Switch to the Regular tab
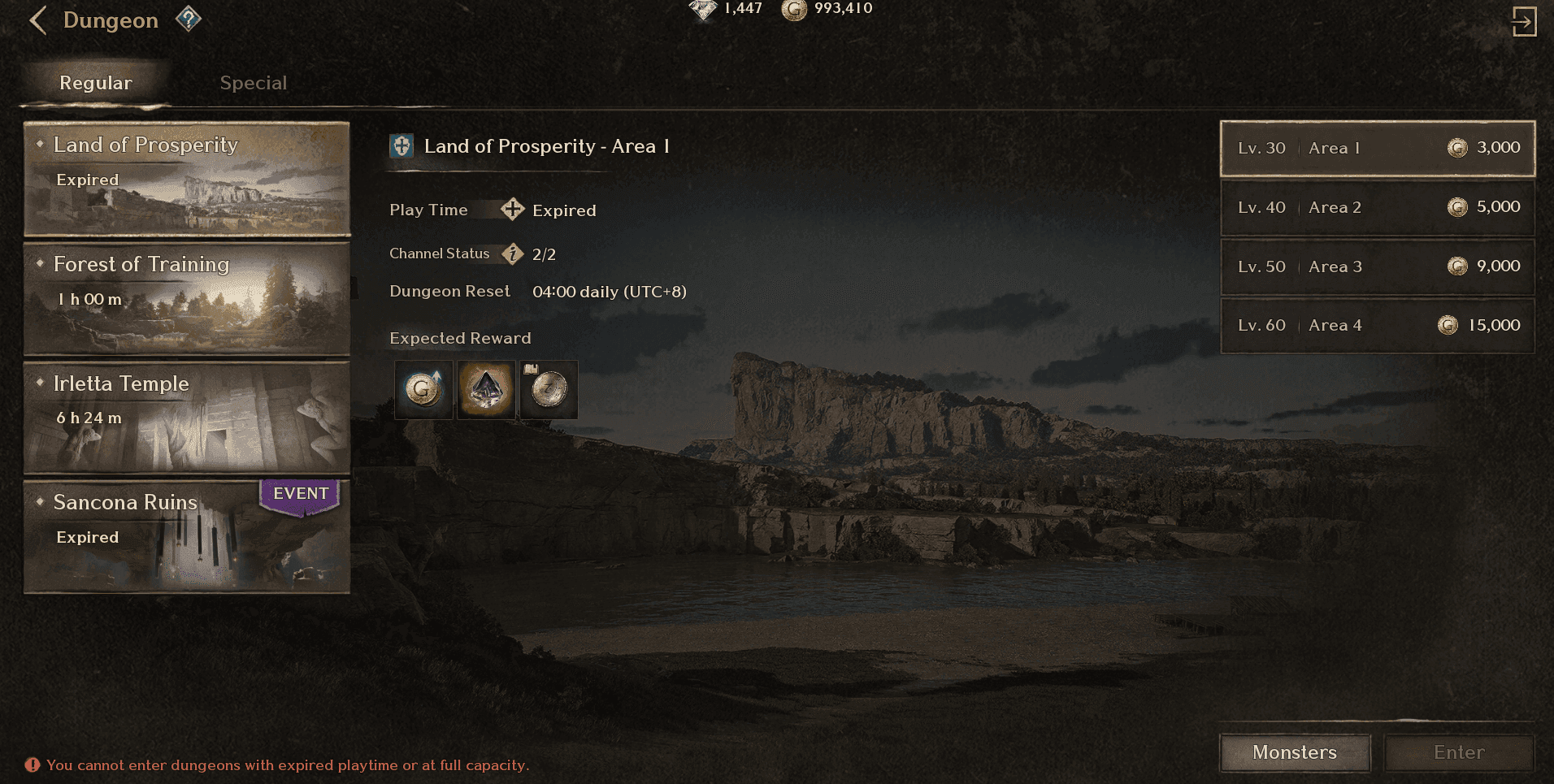1554x784 pixels. [x=95, y=82]
